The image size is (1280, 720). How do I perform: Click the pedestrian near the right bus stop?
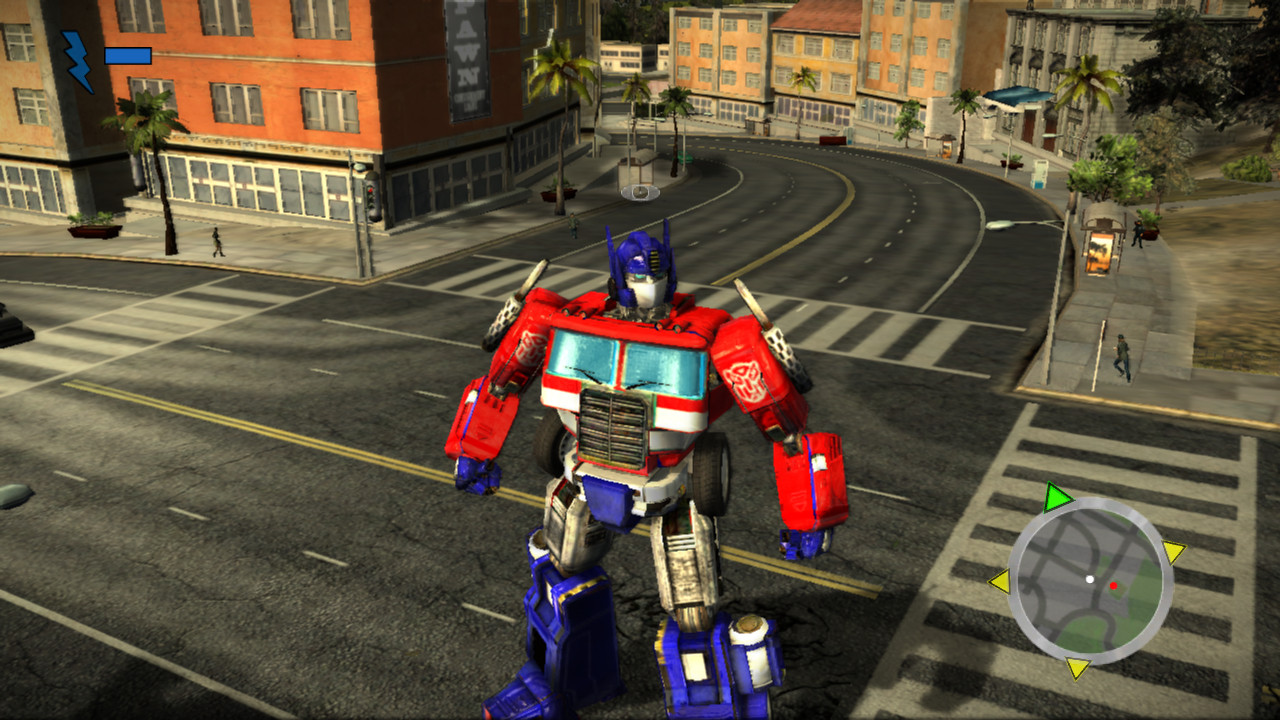pos(1138,233)
